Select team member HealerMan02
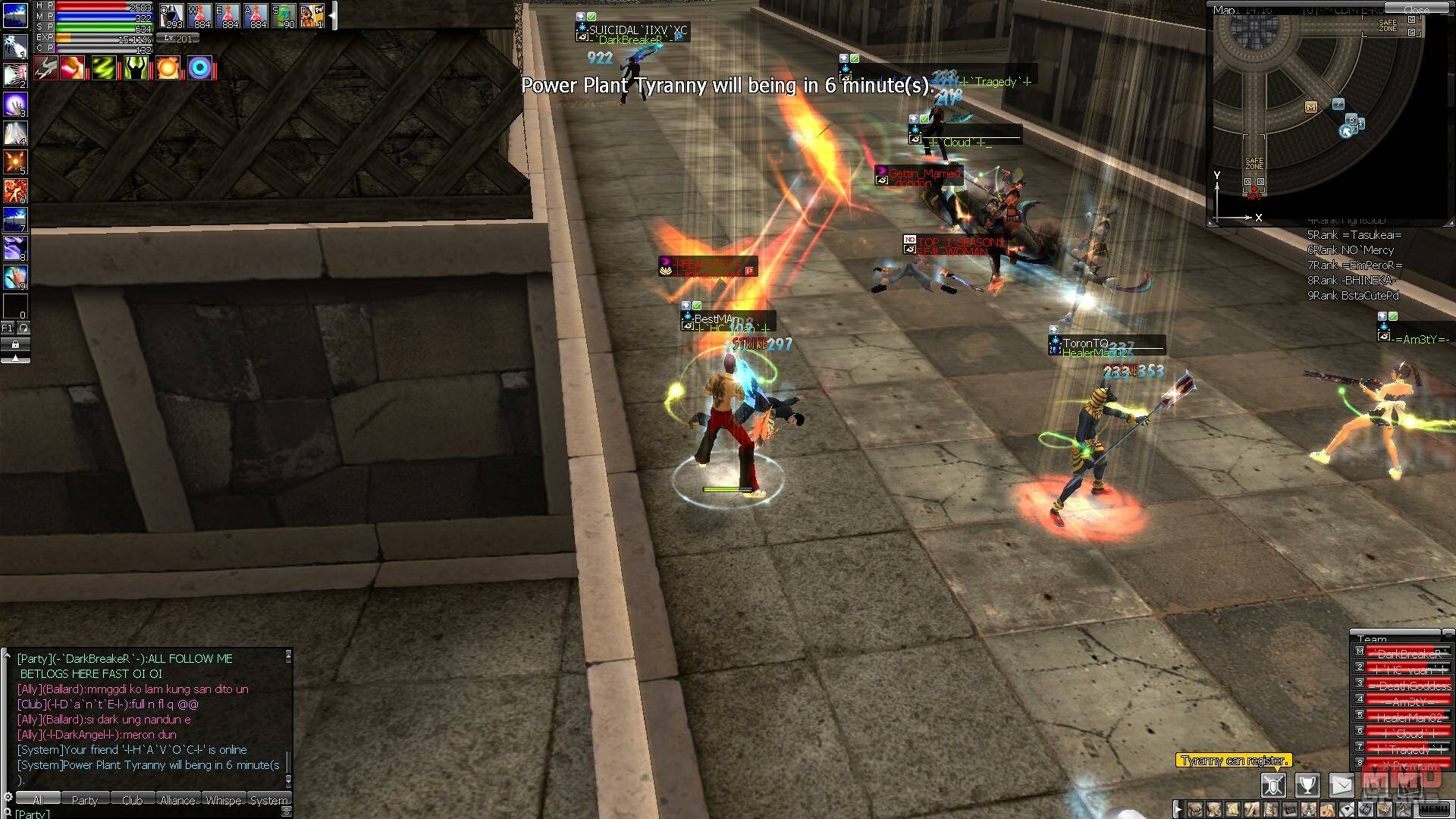 tap(1408, 717)
